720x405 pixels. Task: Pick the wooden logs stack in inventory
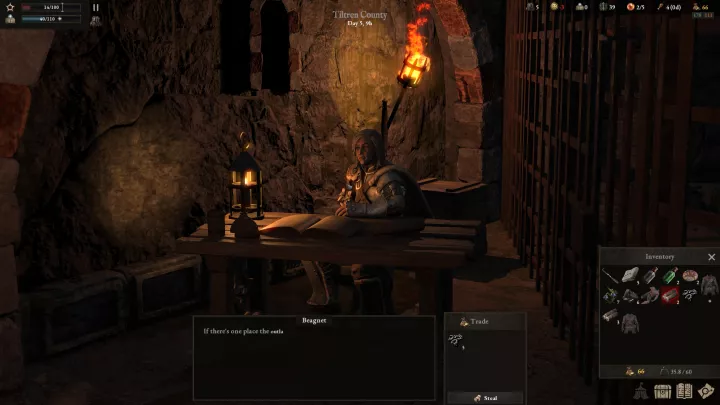(x=611, y=314)
